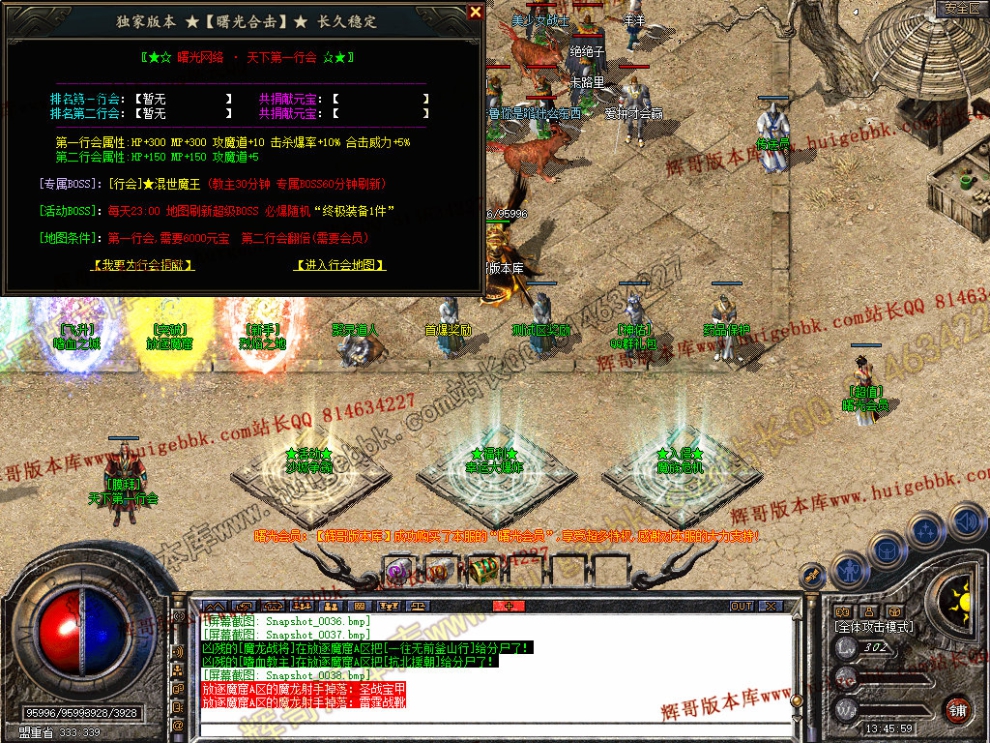
Task: Click the 我要为行会捐献 donate link
Action: [x=141, y=265]
